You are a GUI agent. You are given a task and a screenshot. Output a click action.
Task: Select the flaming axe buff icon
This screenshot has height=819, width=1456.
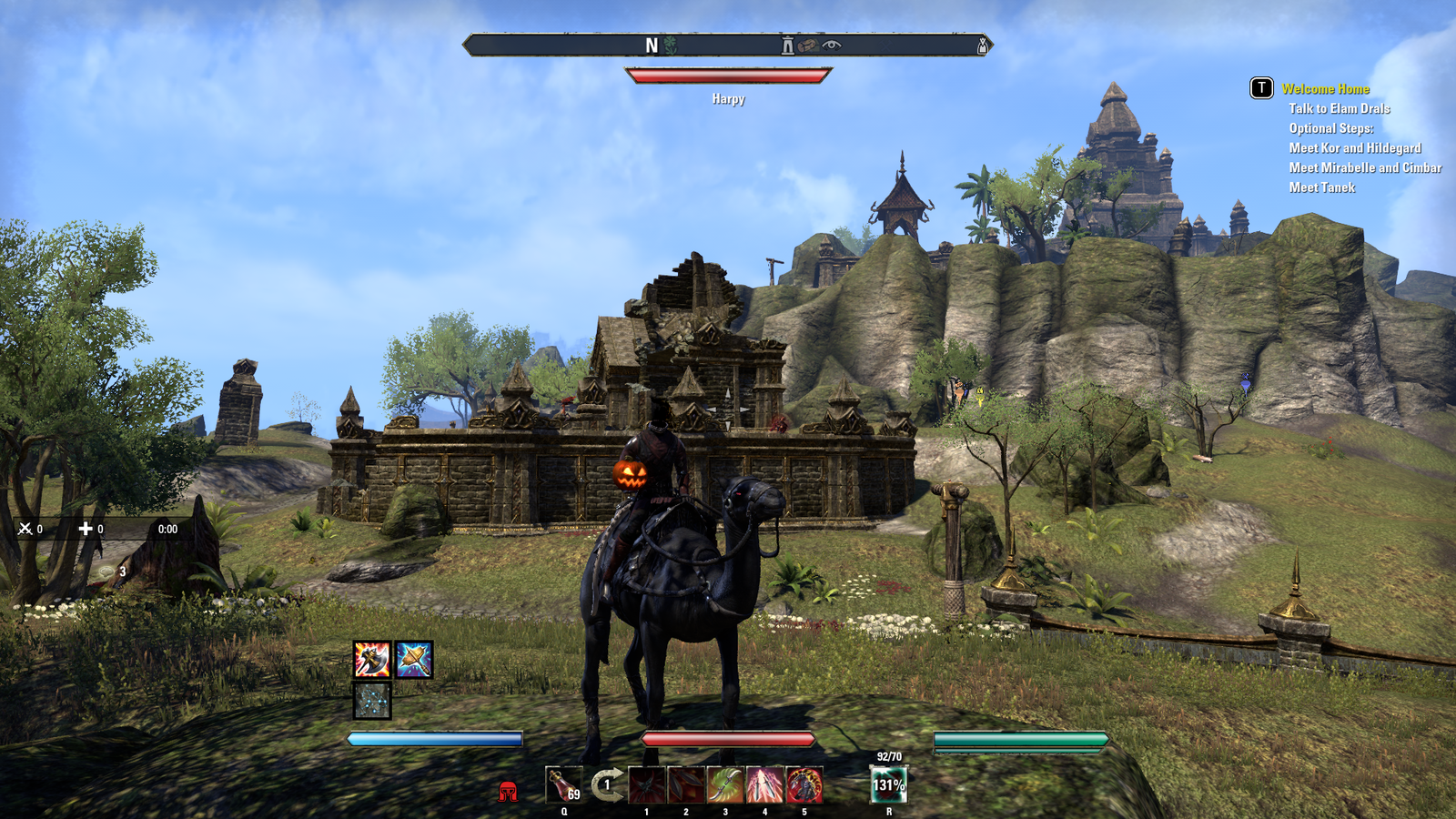(x=372, y=660)
